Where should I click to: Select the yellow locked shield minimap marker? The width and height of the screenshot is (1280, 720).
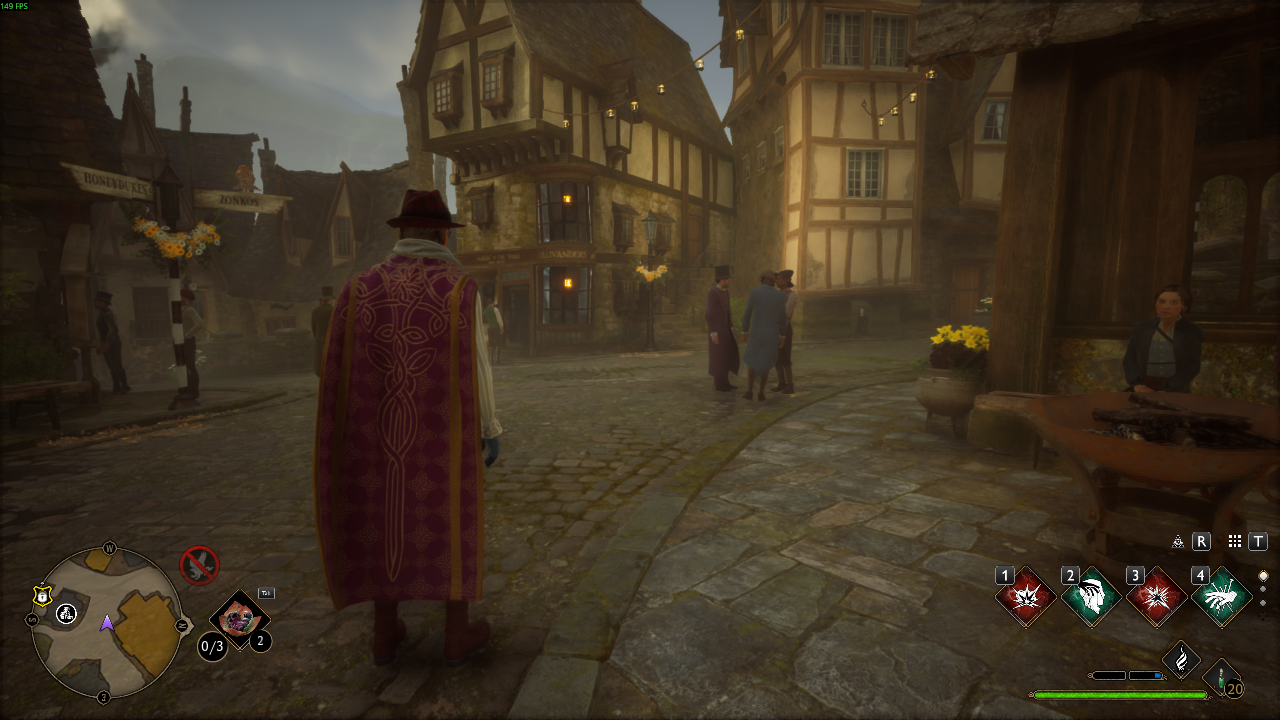(41, 596)
